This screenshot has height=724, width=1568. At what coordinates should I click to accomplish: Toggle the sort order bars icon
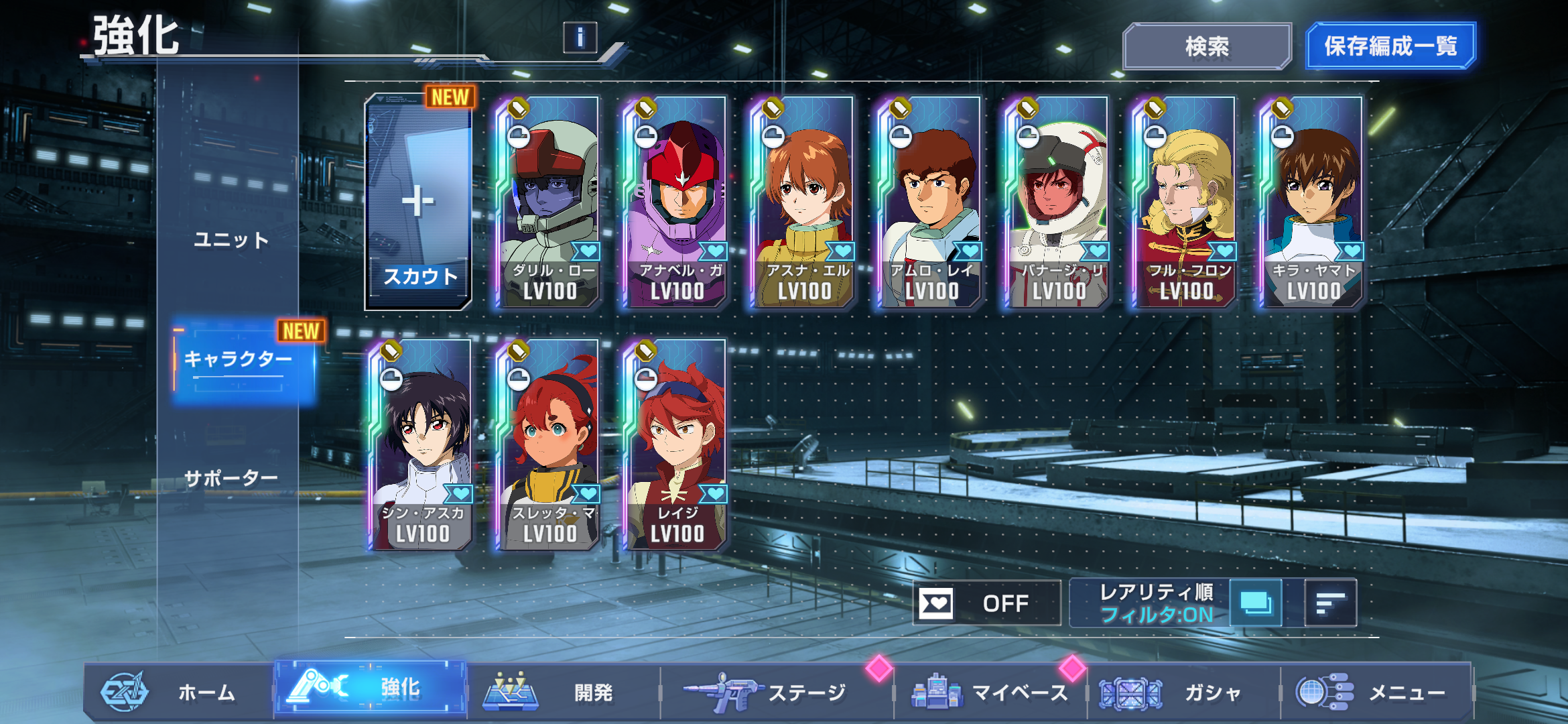[x=1330, y=603]
